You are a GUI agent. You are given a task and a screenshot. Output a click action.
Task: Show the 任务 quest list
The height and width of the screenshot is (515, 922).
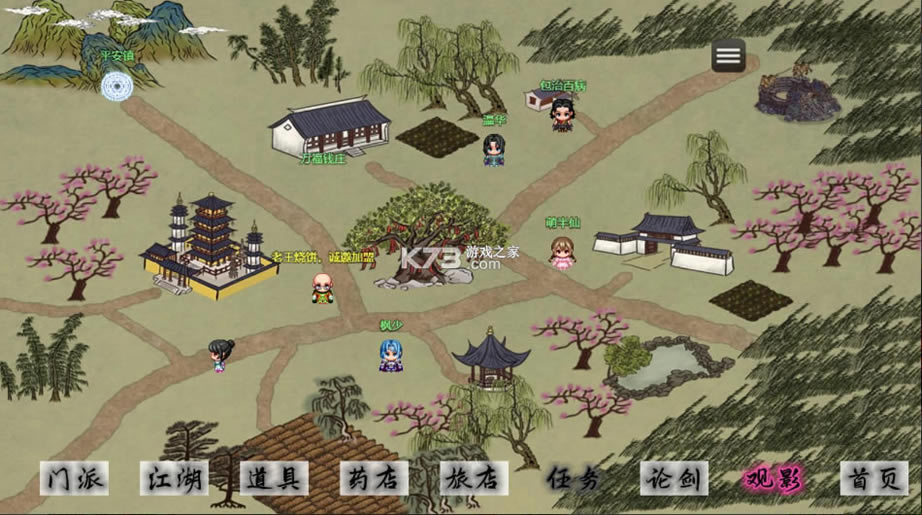point(574,478)
